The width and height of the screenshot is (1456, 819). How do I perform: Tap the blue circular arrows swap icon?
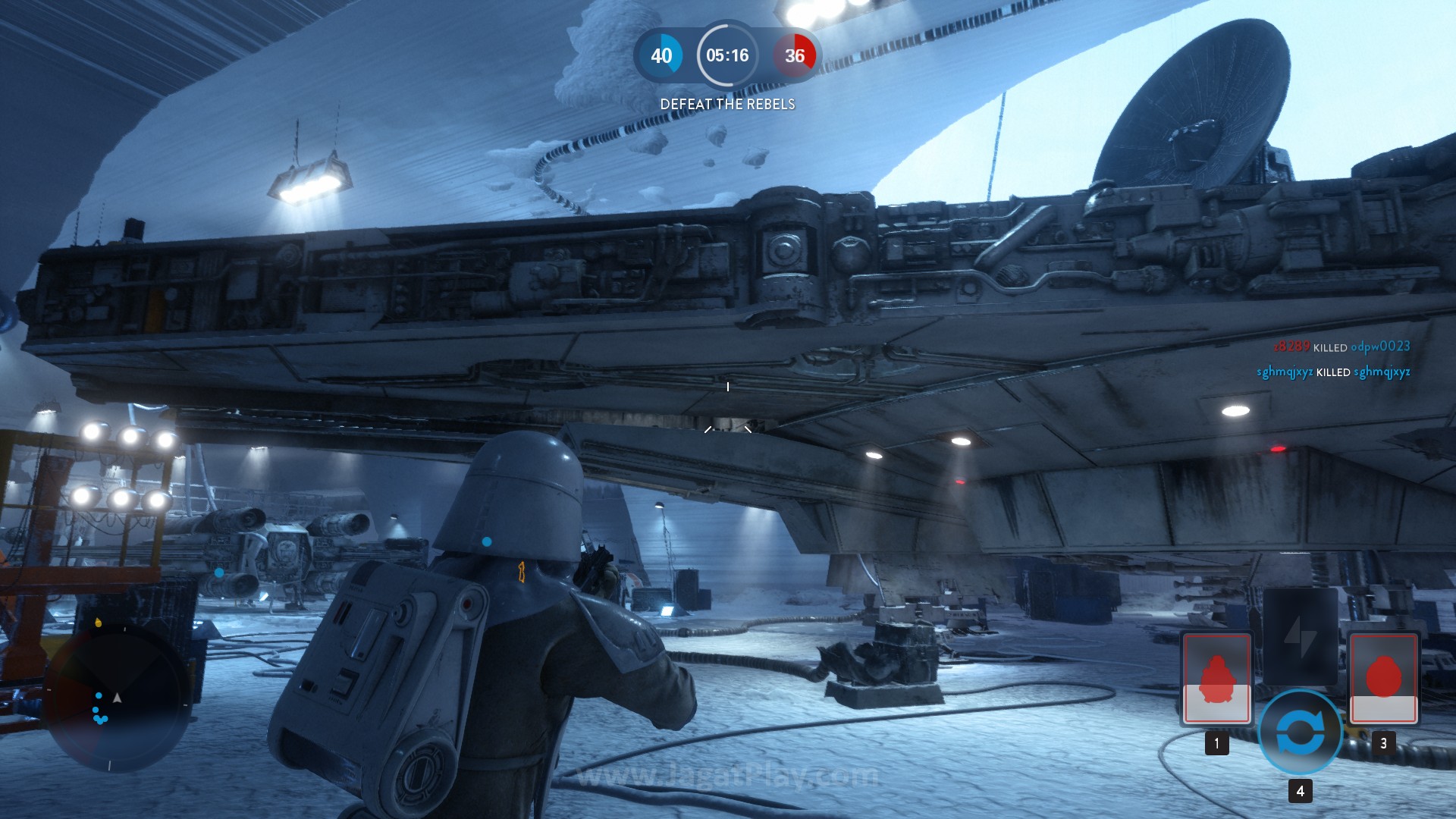point(1300,733)
